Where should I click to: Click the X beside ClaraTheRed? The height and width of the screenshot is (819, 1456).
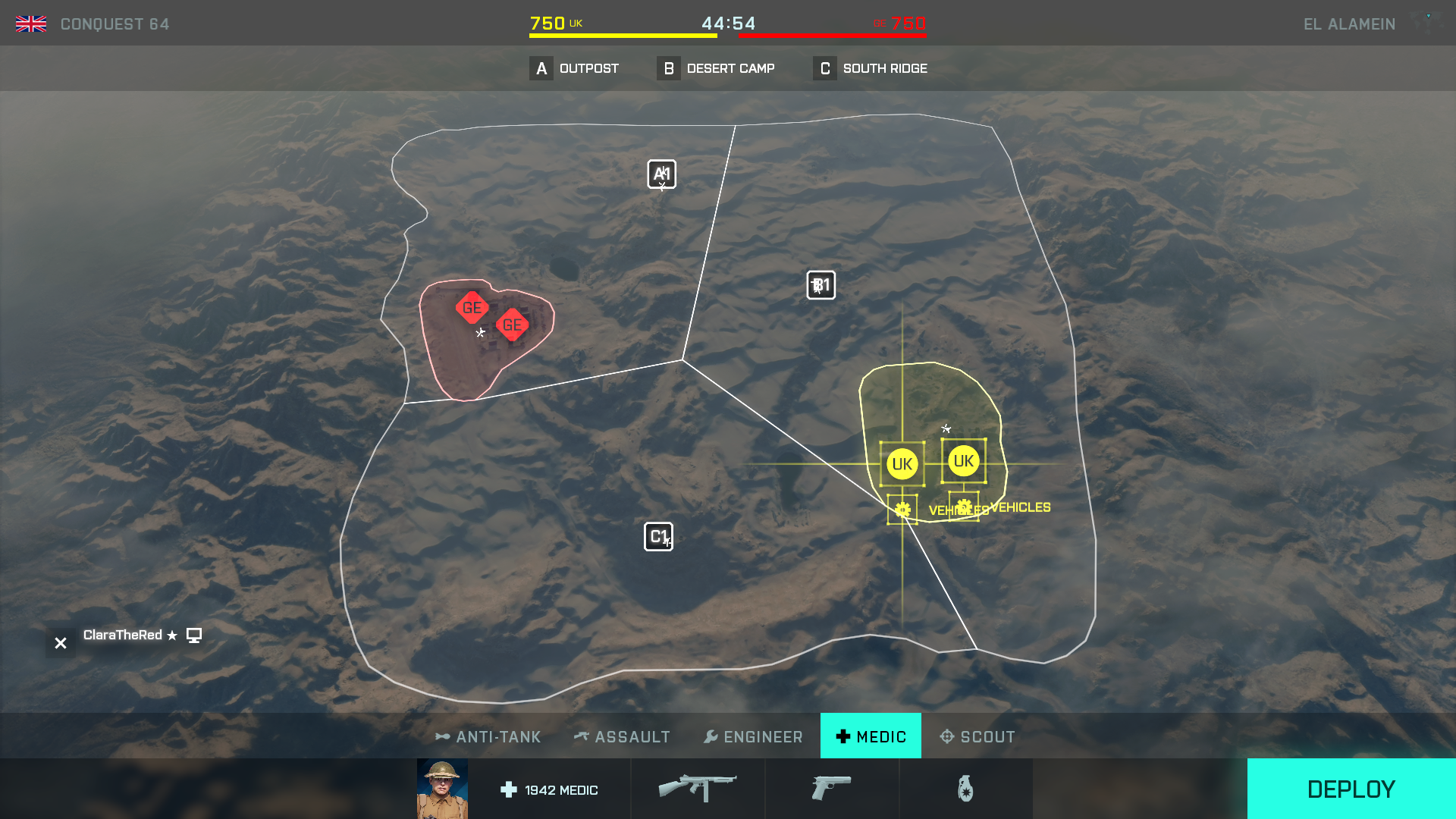click(x=60, y=642)
